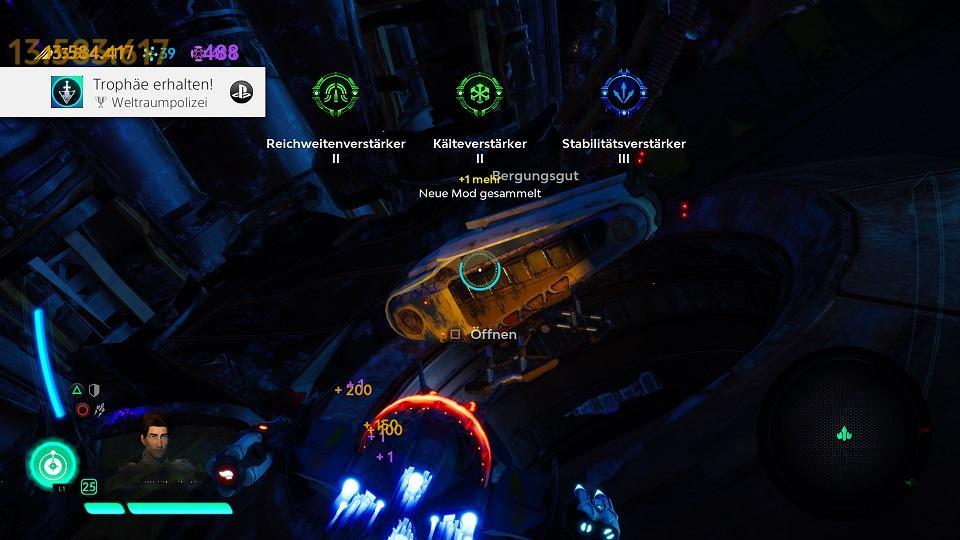Click the circular radar minimap
960x540 pixels.
[843, 433]
